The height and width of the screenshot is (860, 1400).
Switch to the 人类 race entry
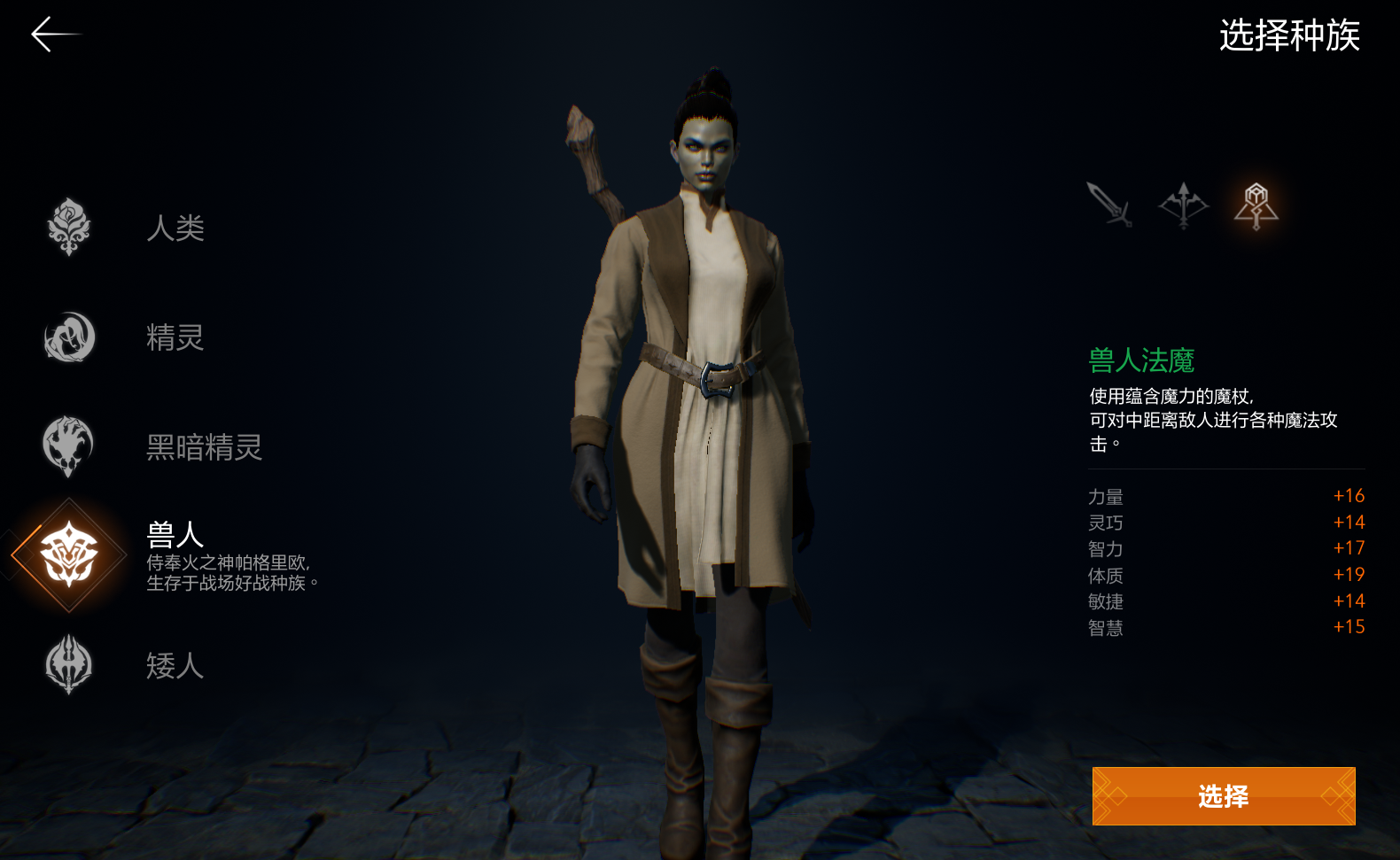click(x=175, y=229)
